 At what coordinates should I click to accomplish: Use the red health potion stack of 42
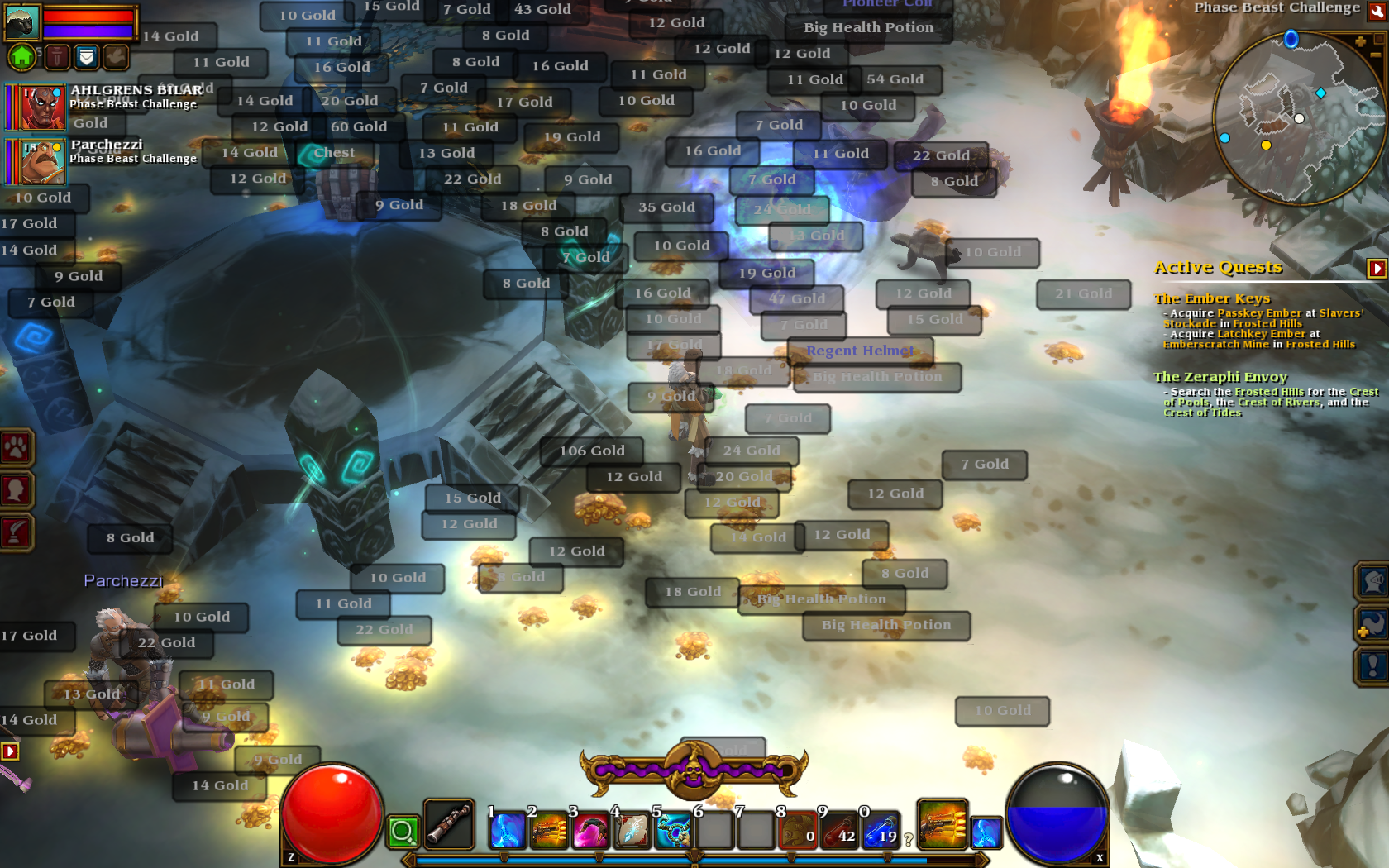(x=838, y=830)
